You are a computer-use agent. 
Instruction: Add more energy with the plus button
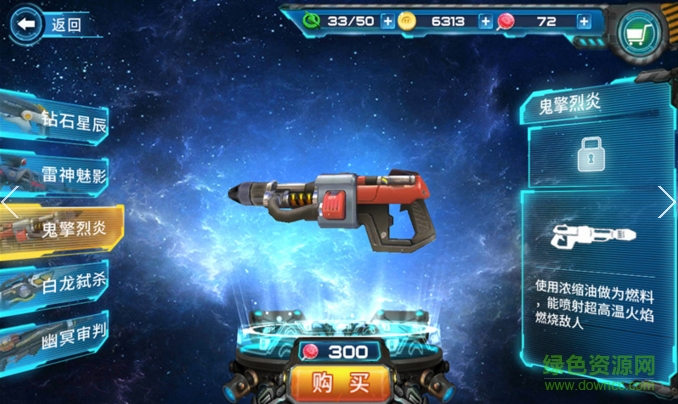388,21
